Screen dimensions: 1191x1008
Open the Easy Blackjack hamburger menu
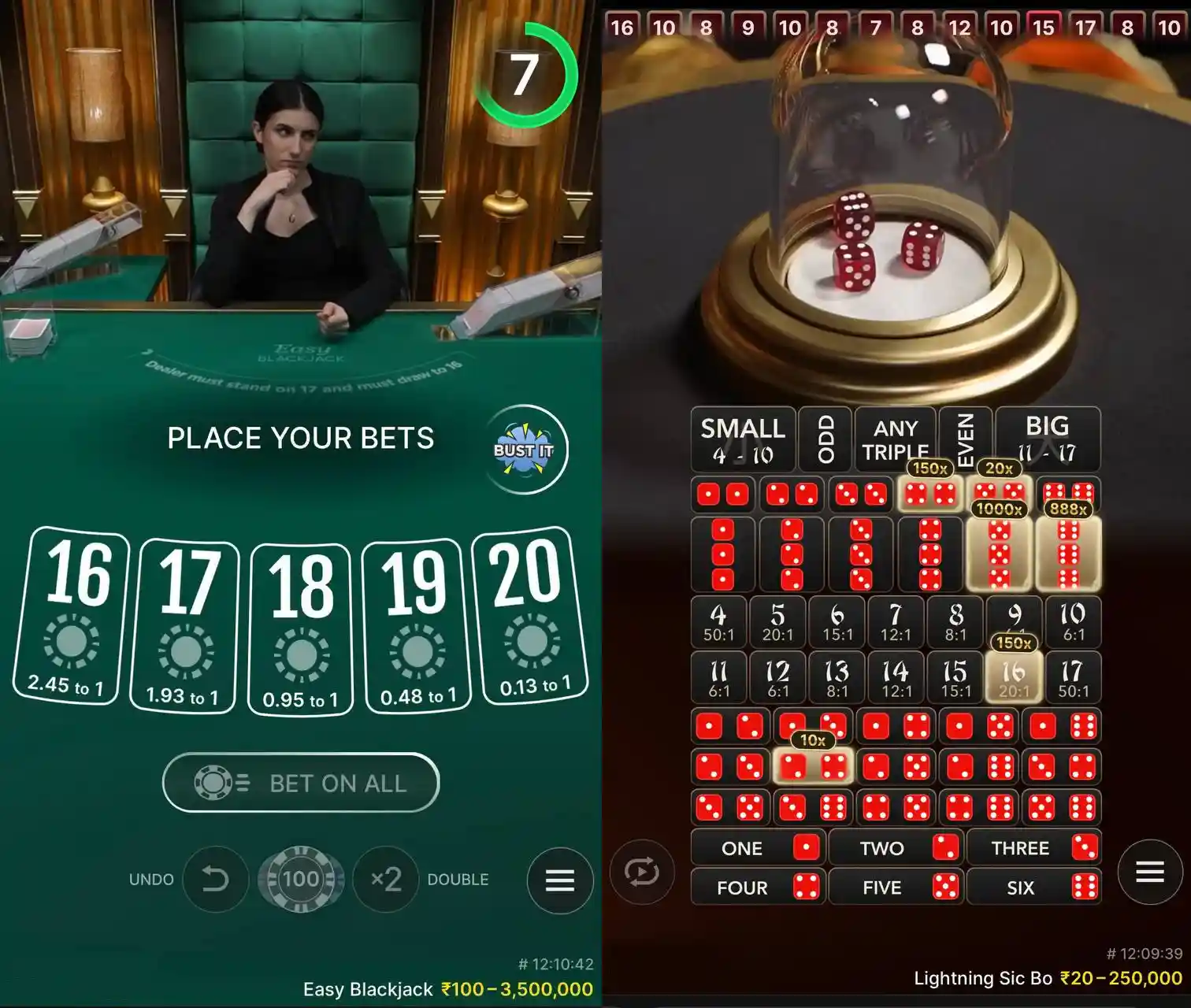[559, 880]
